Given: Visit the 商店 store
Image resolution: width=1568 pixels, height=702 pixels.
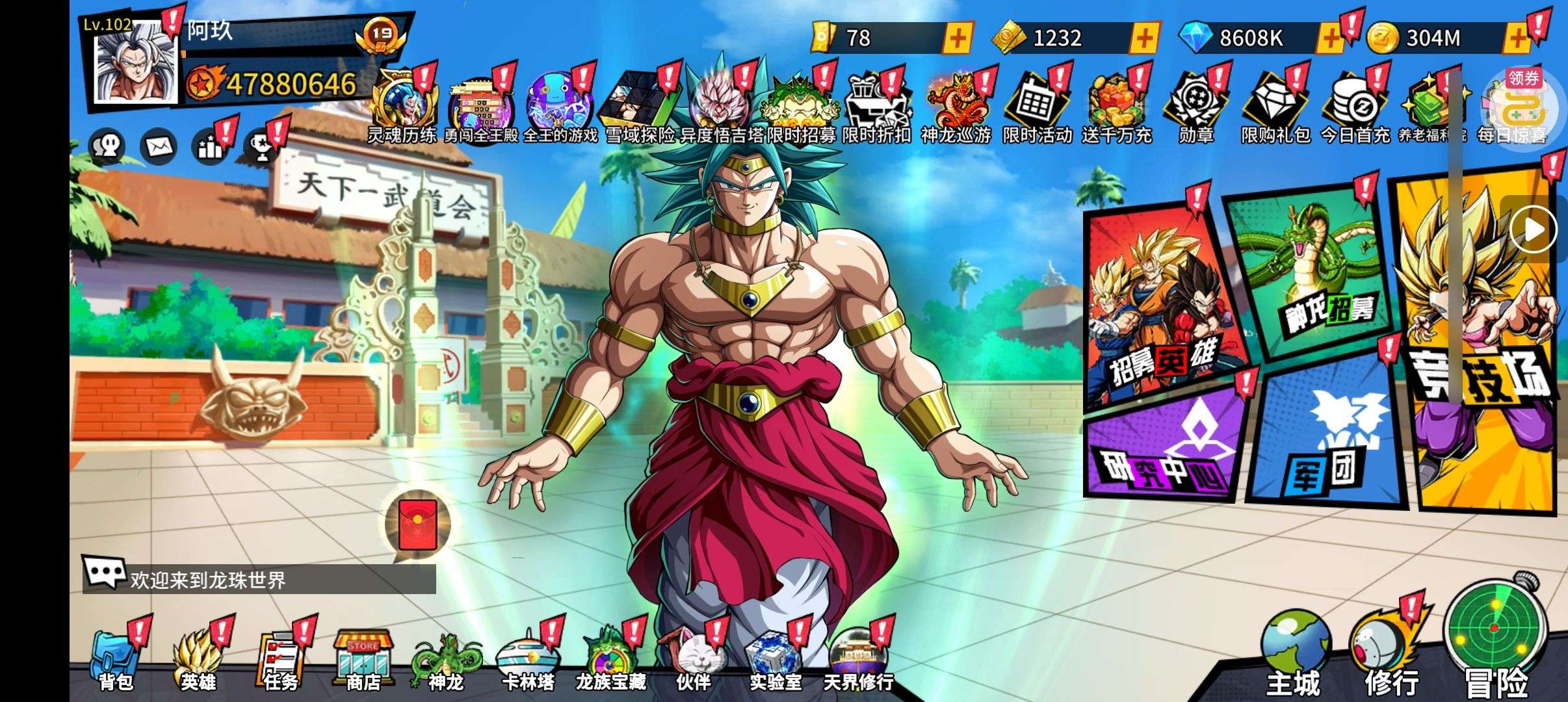Looking at the screenshot, I should point(363,660).
